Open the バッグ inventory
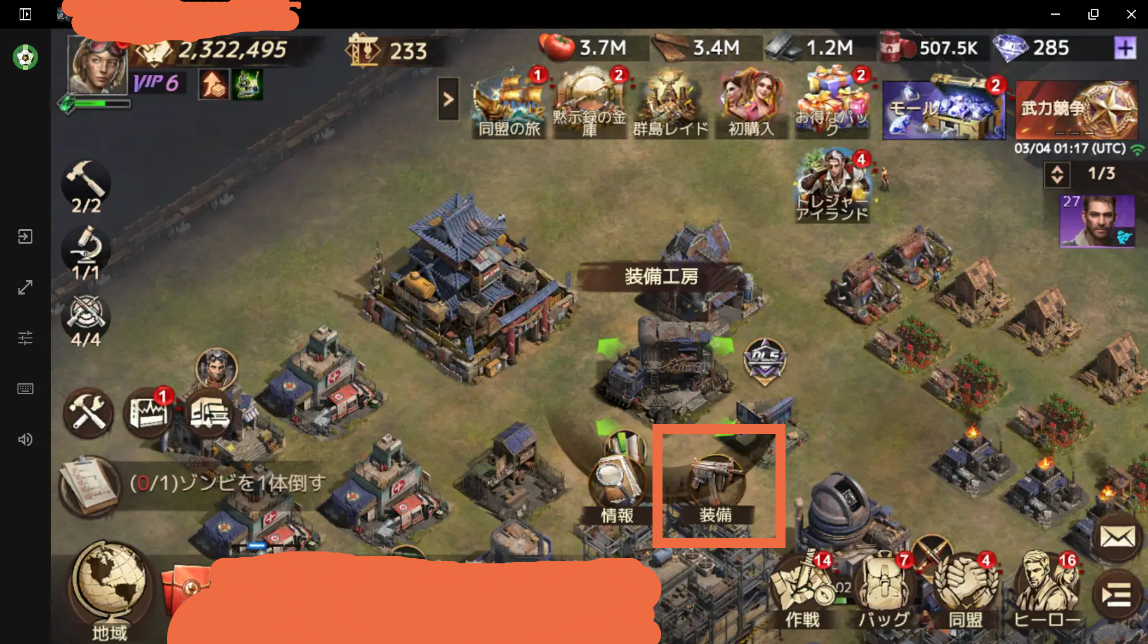This screenshot has width=1148, height=644. point(883,588)
